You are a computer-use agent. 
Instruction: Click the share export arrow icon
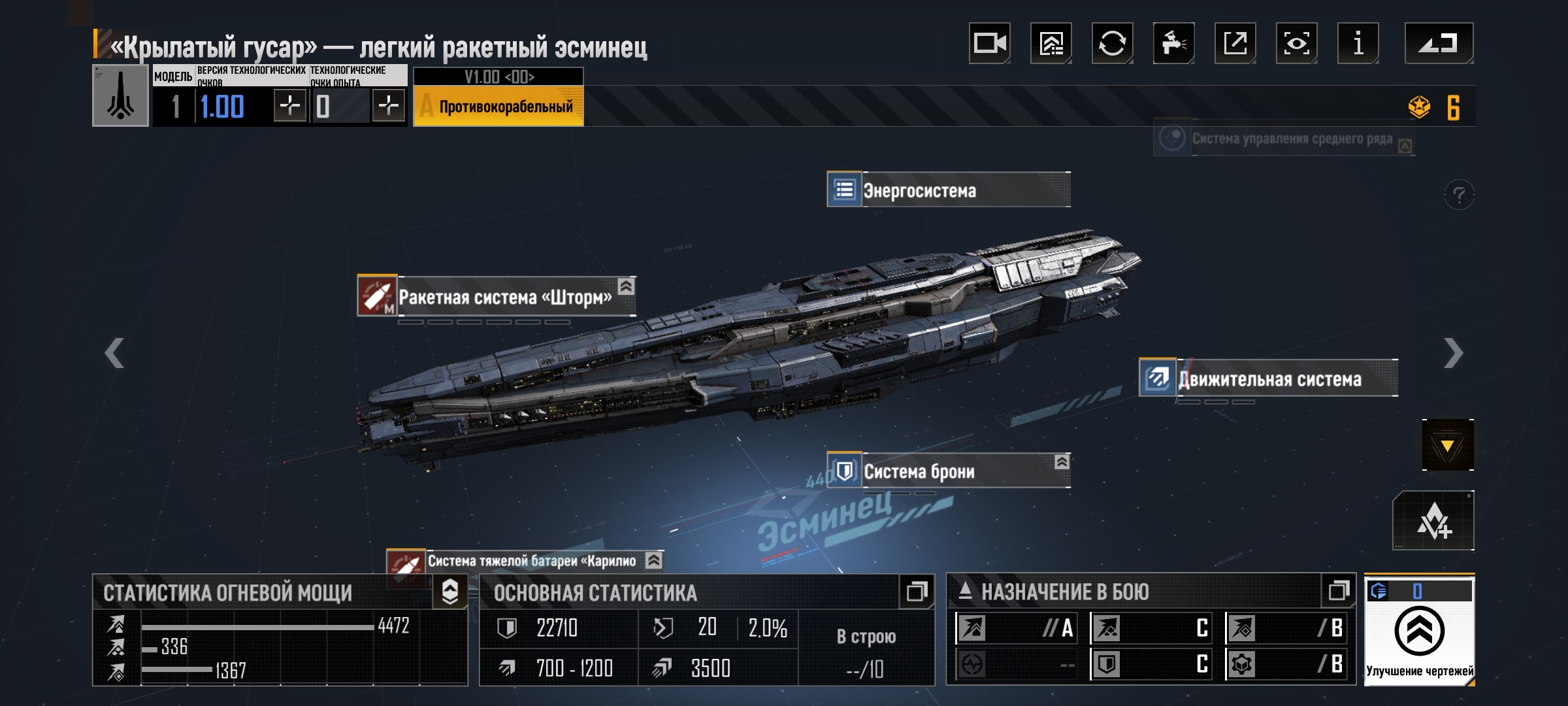tap(1235, 43)
